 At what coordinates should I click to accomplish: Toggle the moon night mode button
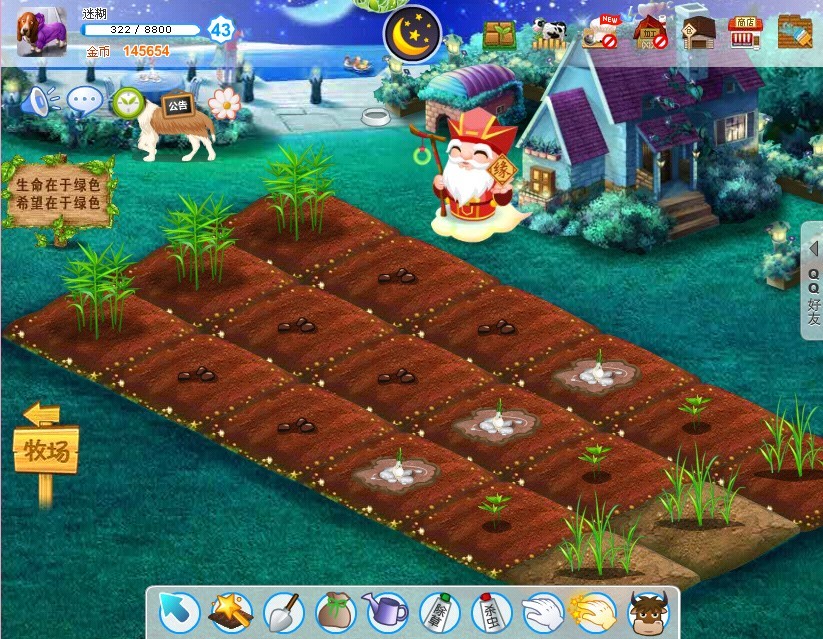[x=412, y=34]
